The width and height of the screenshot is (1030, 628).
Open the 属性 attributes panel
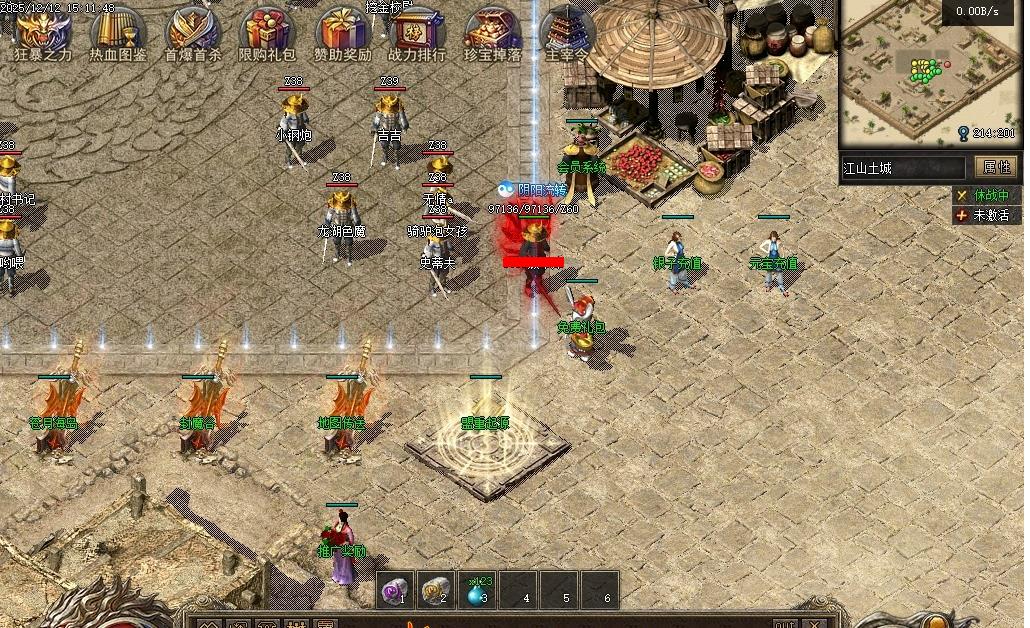tap(997, 167)
